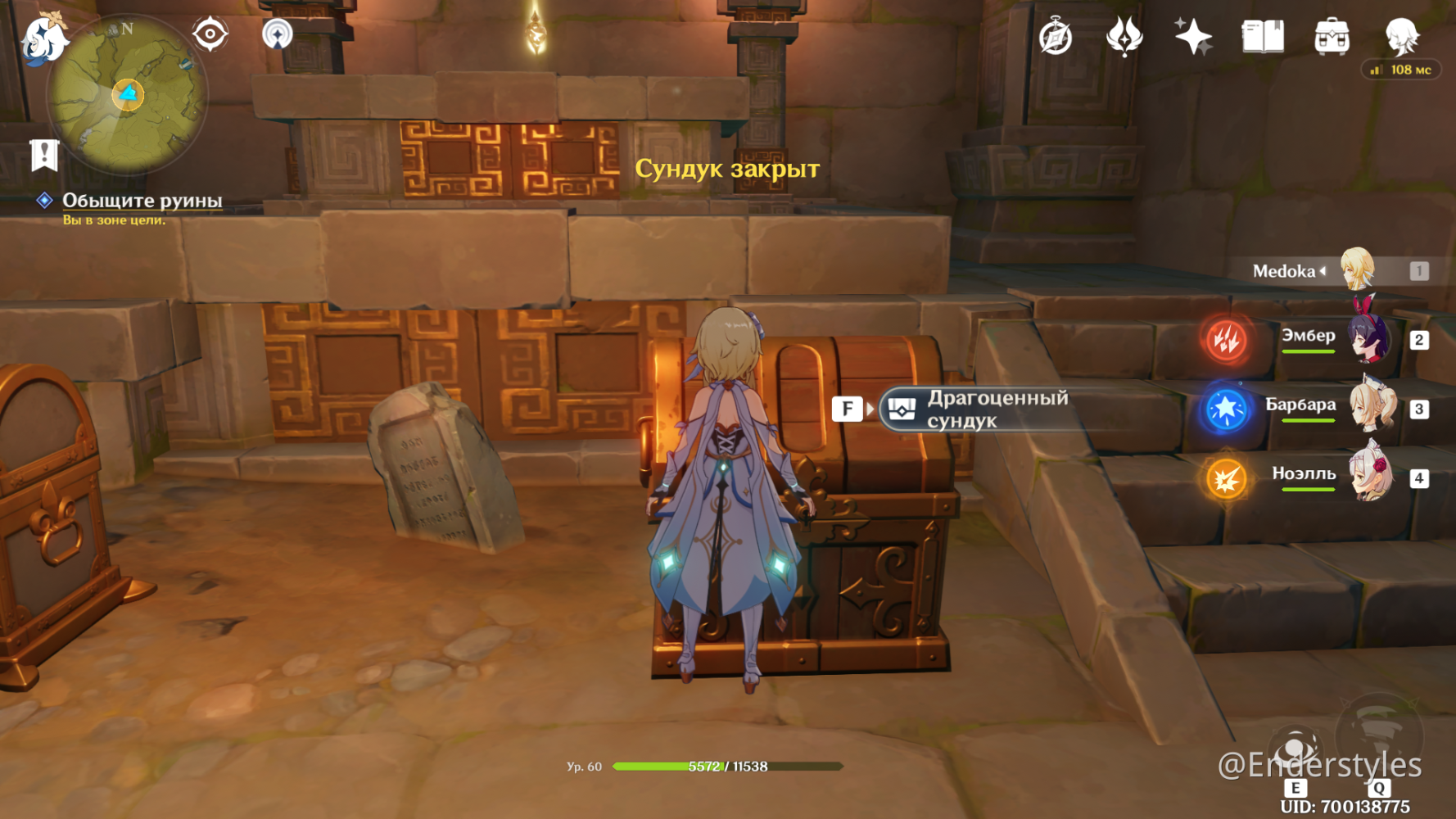
Task: Trigger Эмбер's elemental burst orb
Action: click(1223, 340)
